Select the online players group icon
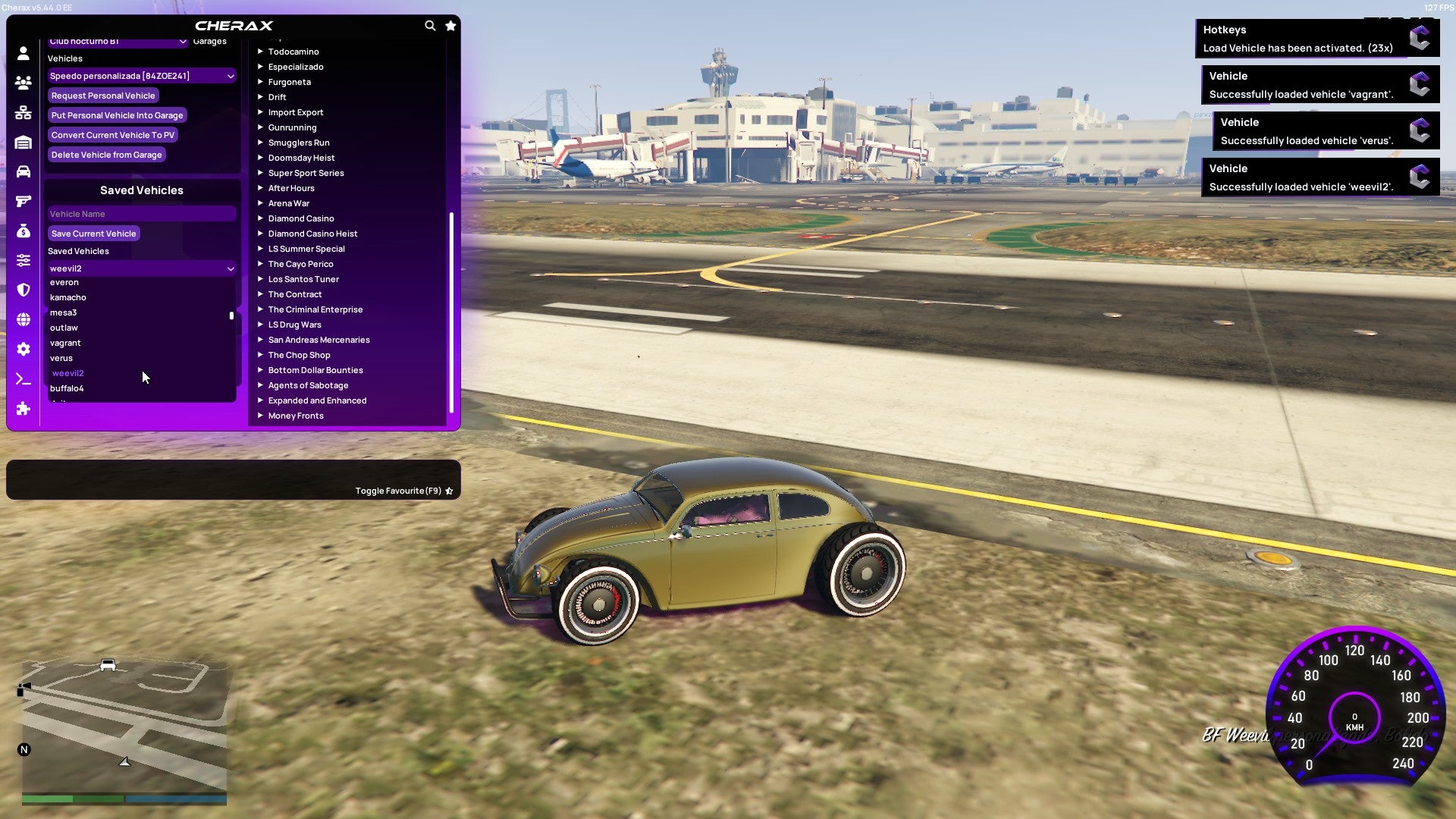This screenshot has height=819, width=1456. pos(23,83)
